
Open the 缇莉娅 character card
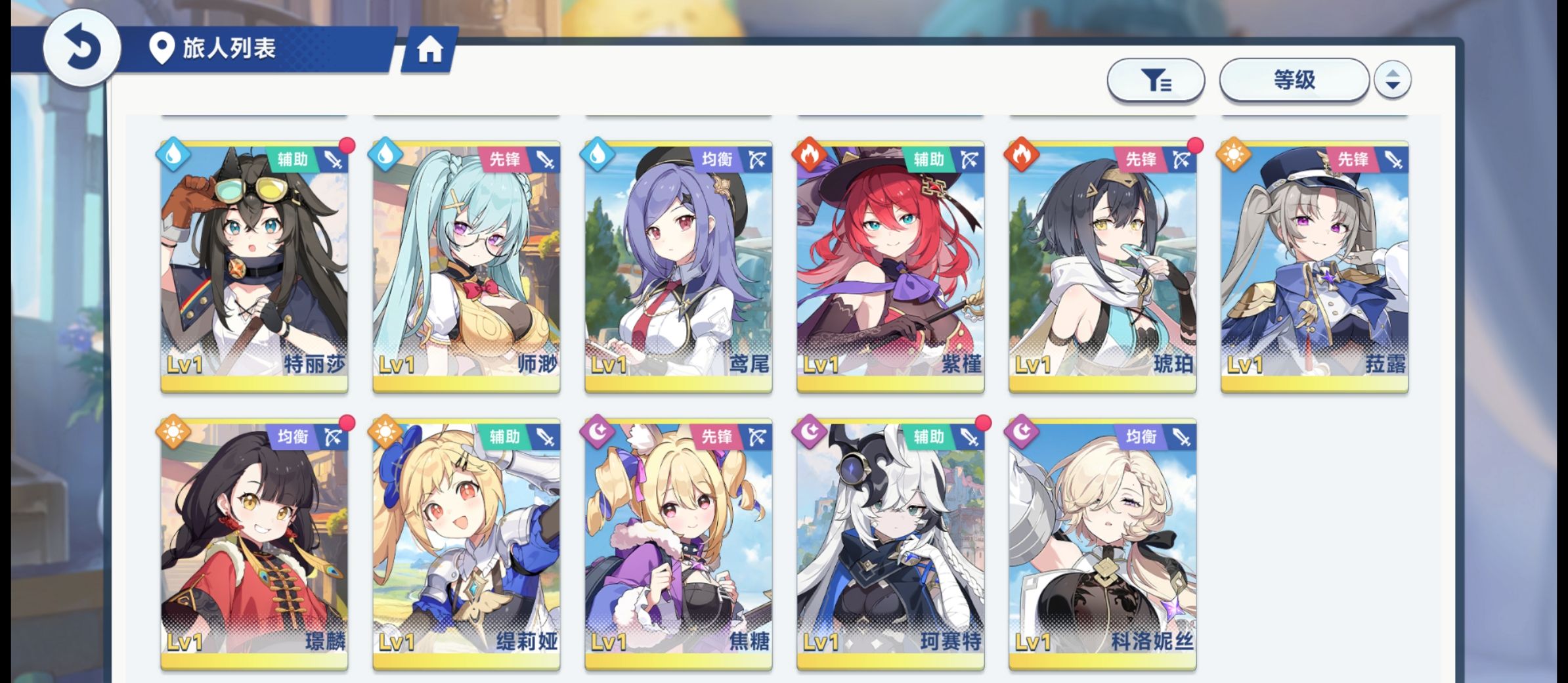(466, 544)
